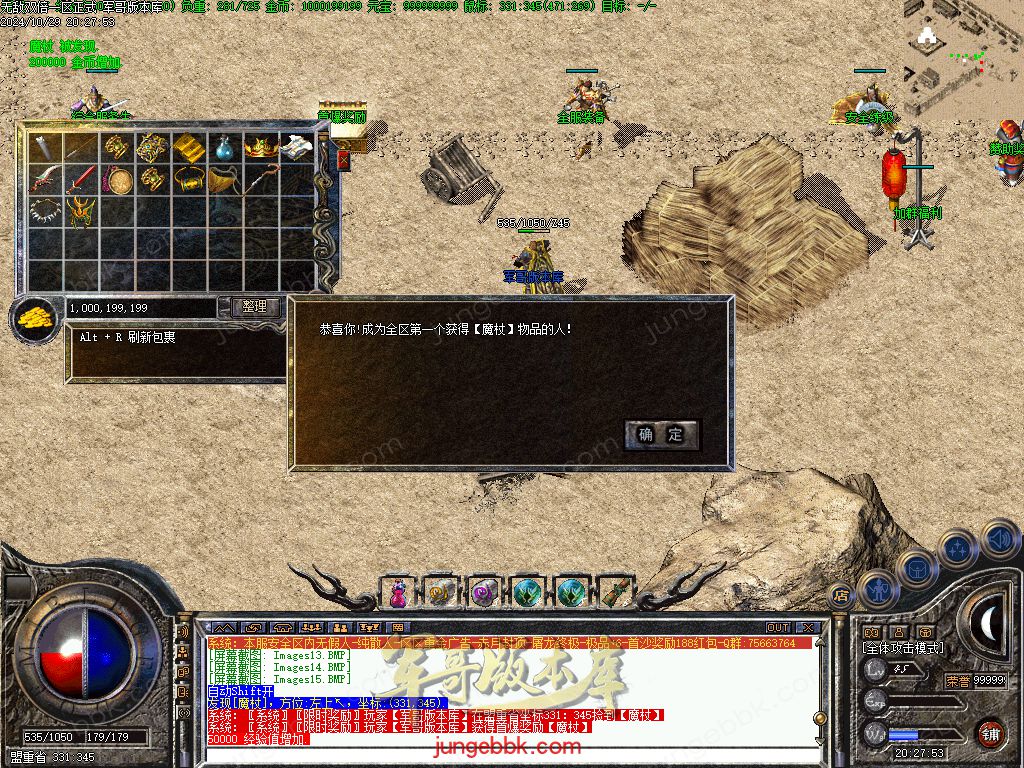1024x768 pixels.
Task: Click the gold coin pile icon
Action: (x=36, y=320)
